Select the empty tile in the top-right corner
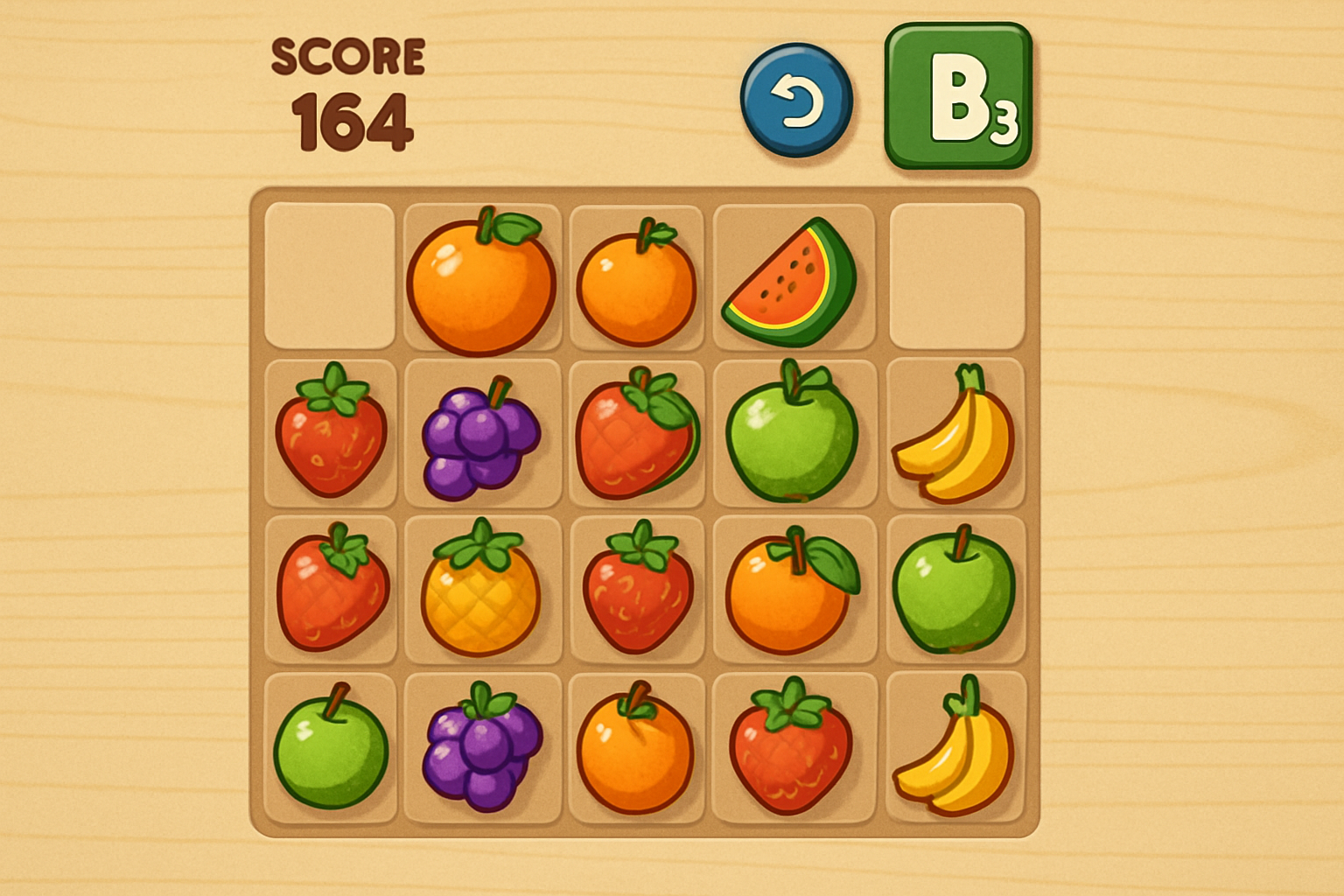Viewport: 1344px width, 896px height. (x=958, y=276)
